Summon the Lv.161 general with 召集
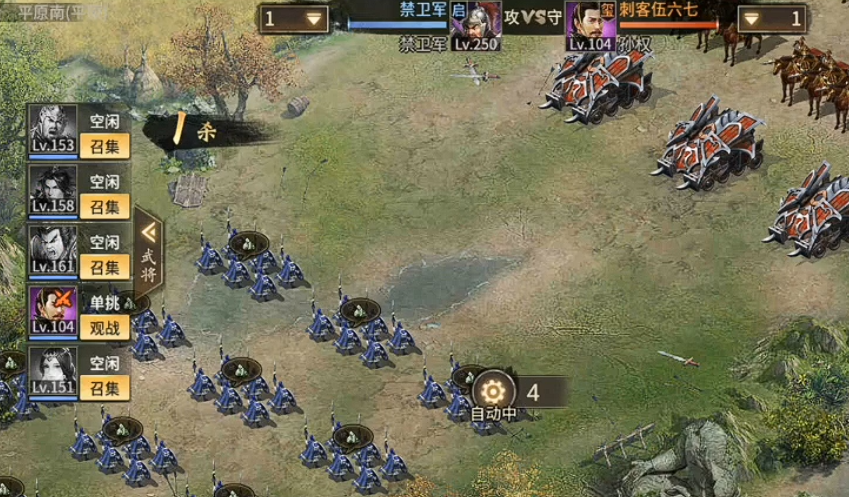 pyautogui.click(x=104, y=267)
